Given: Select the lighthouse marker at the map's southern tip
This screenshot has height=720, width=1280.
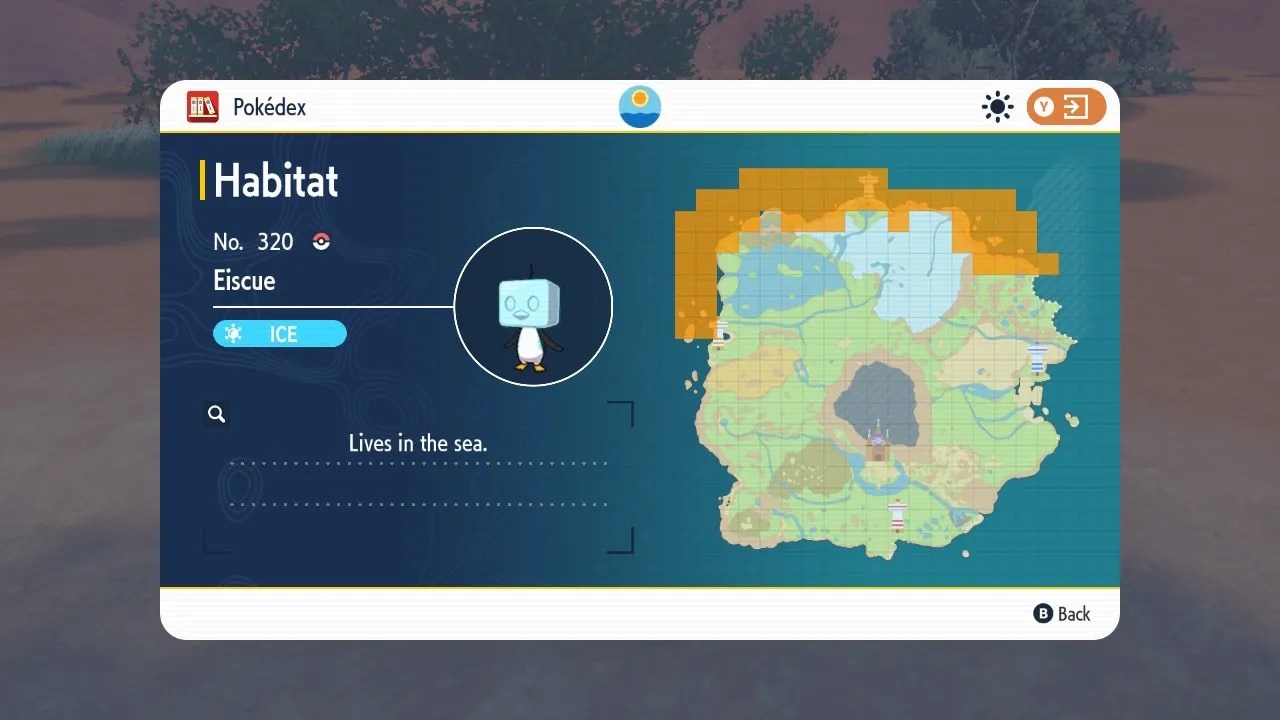Looking at the screenshot, I should tap(897, 513).
